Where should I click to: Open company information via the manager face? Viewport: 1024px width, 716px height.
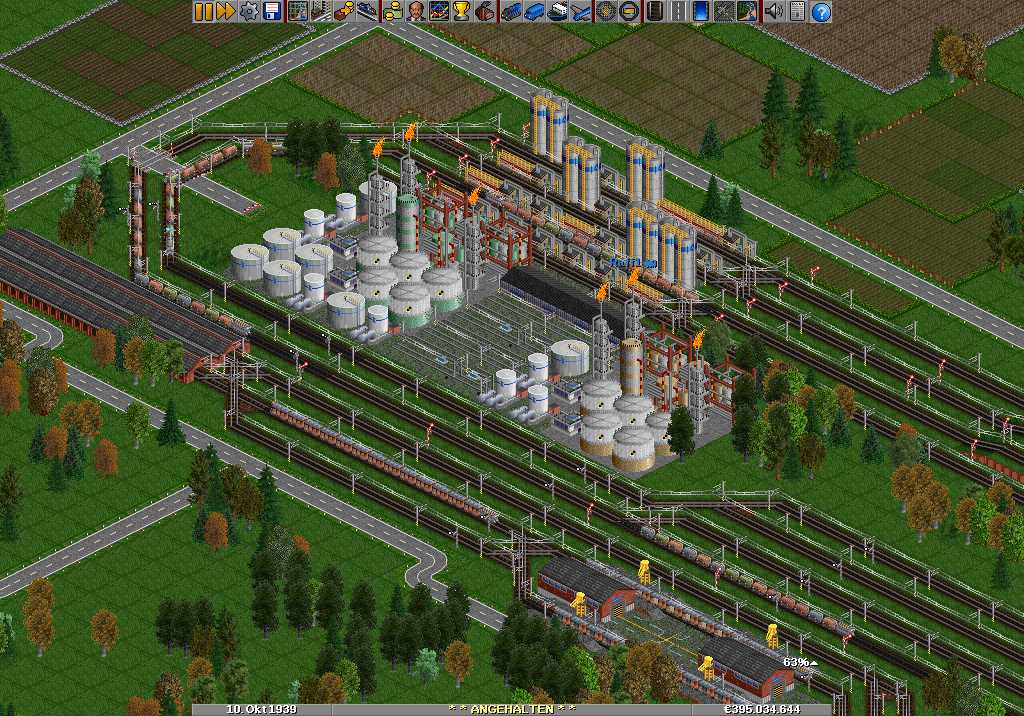click(x=416, y=12)
